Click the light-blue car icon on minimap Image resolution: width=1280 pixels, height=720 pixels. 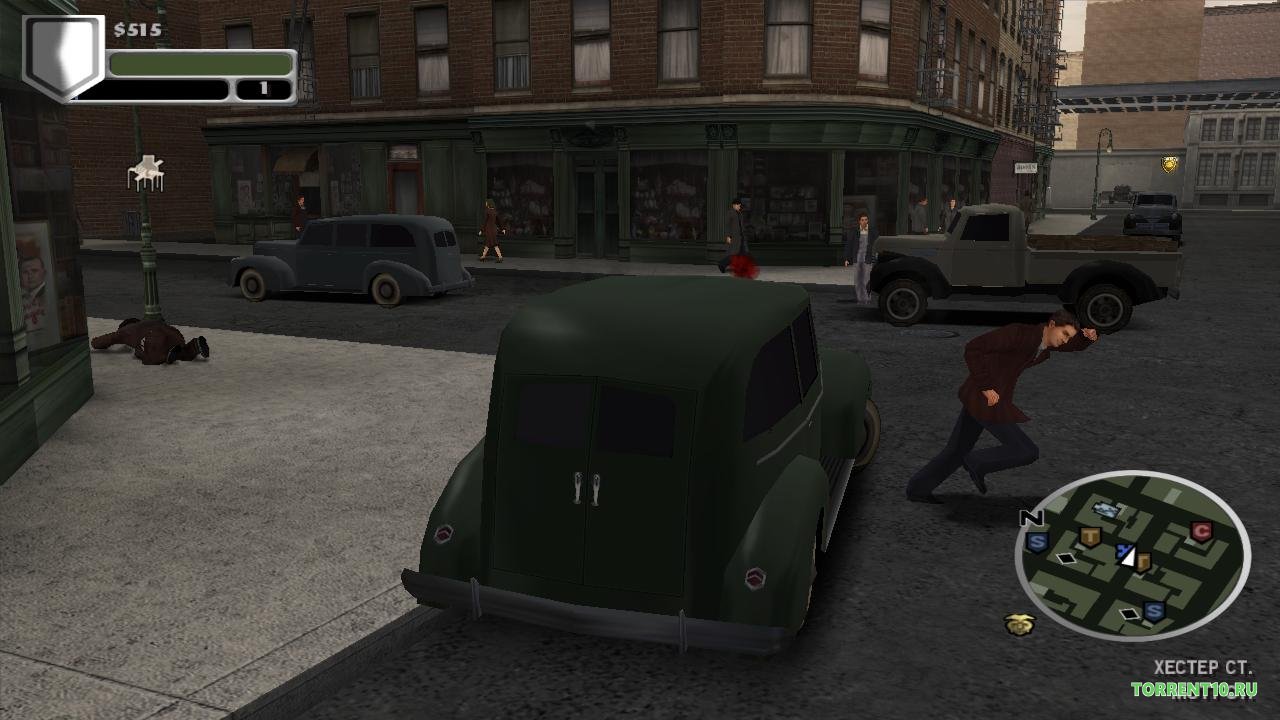(1105, 510)
